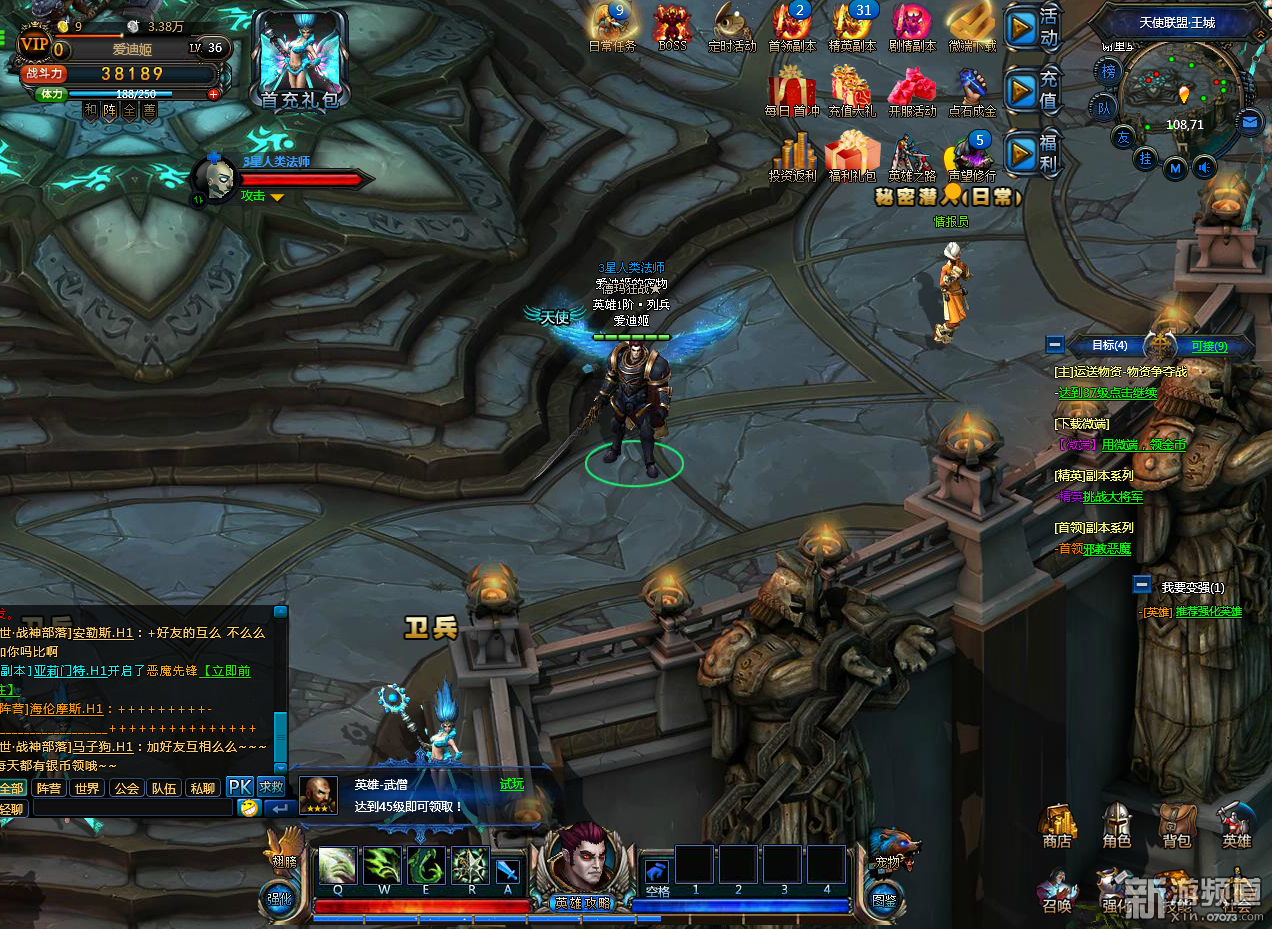1272x929 pixels.
Task: Open the 精英副本 elite dungeon icon
Action: click(852, 26)
